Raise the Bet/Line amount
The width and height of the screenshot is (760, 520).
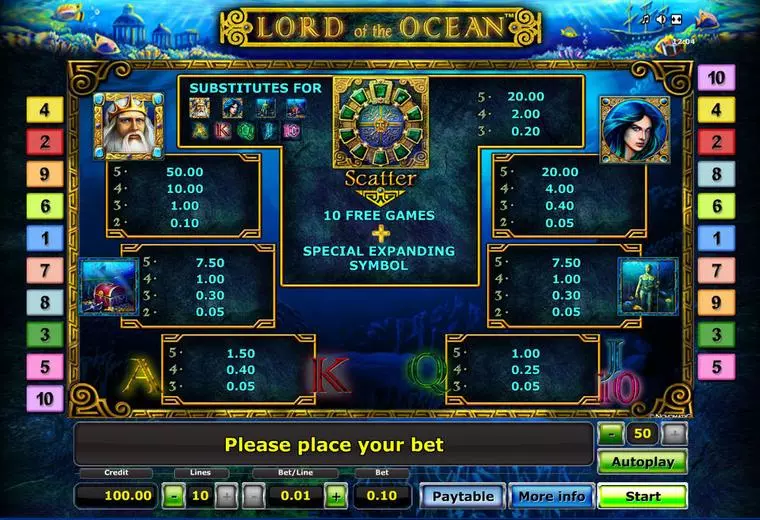336,495
